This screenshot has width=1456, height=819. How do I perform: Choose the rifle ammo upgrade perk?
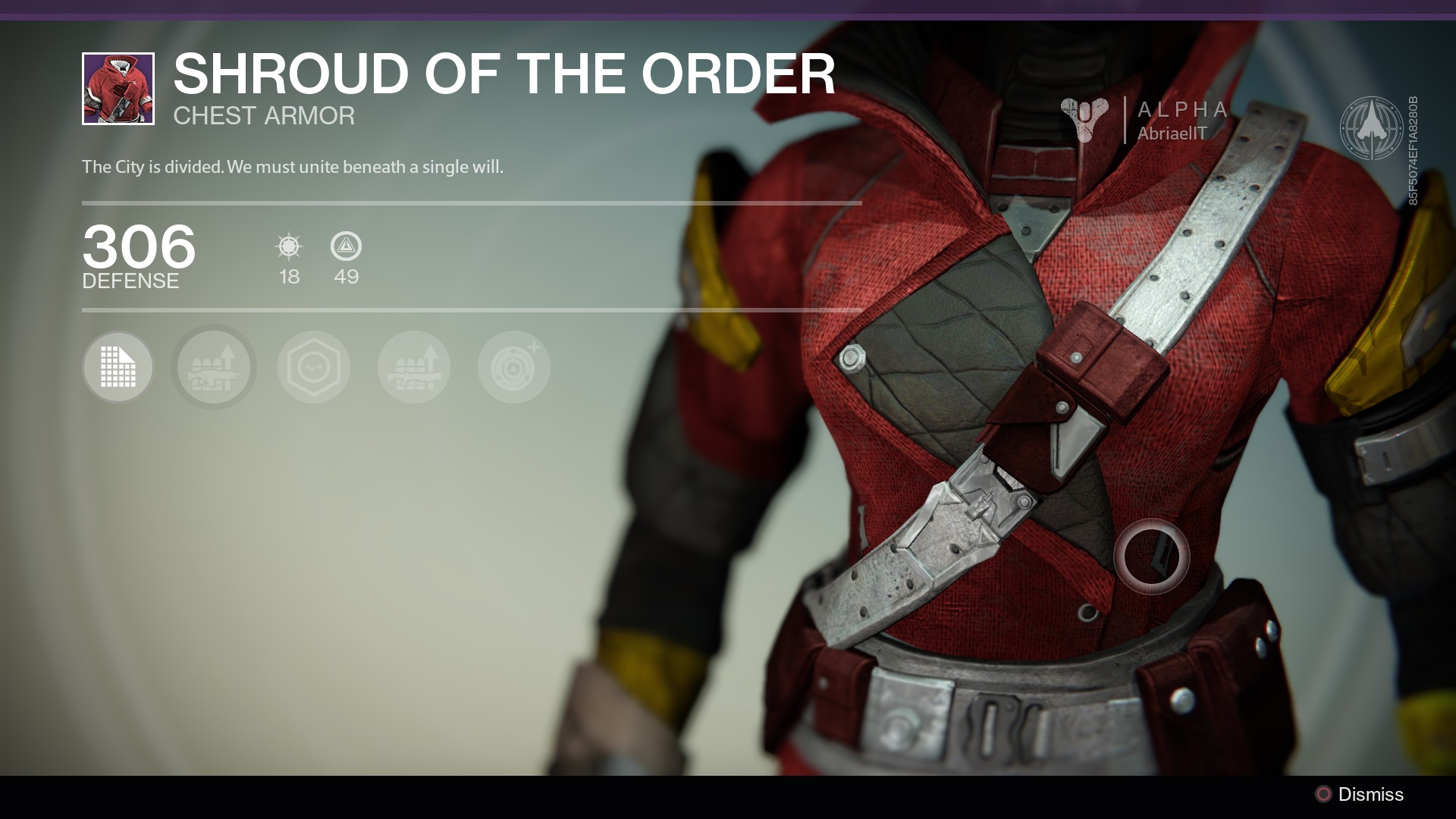pos(213,367)
